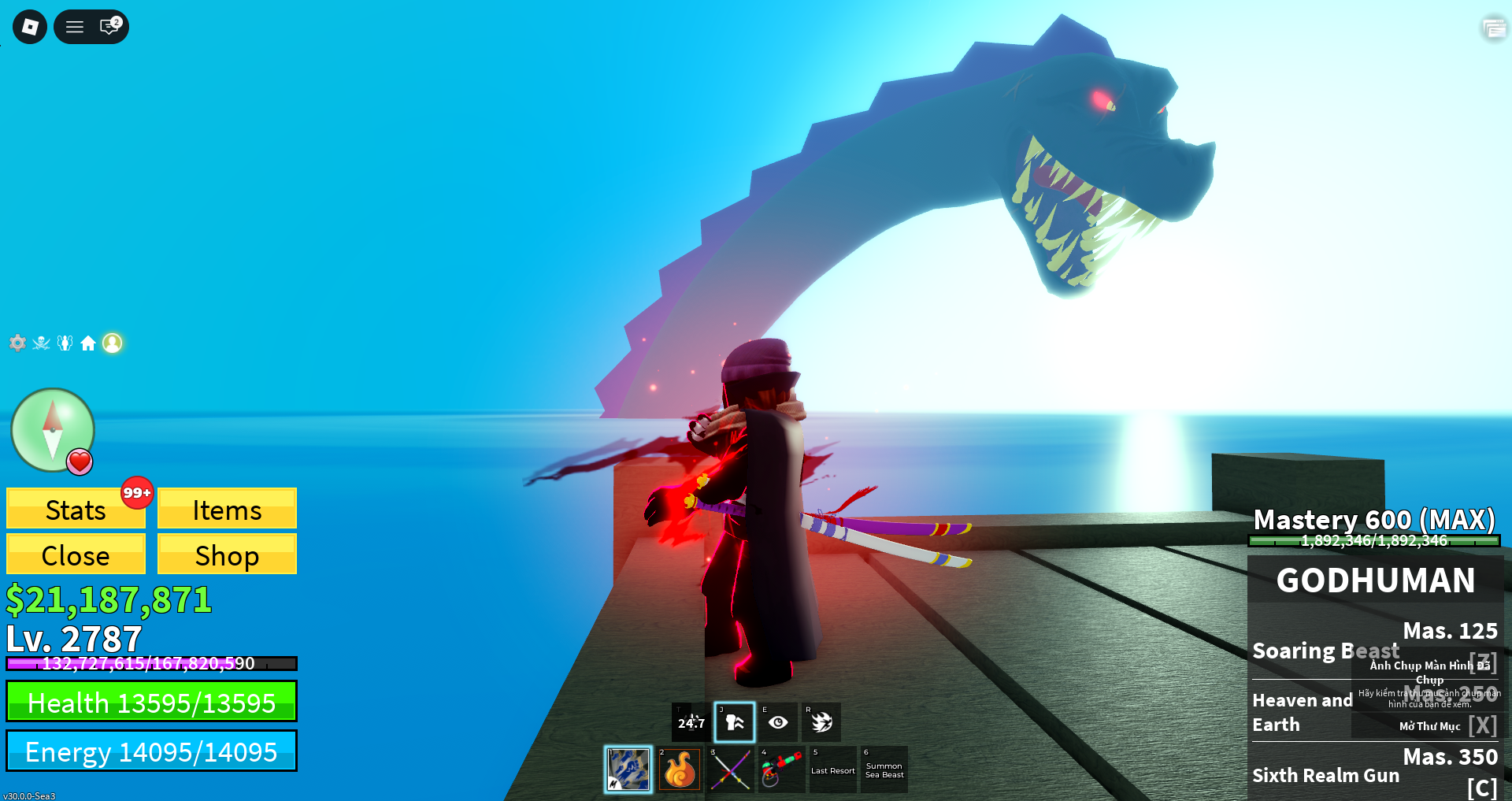Image resolution: width=1512 pixels, height=801 pixels.
Task: Open the Items inventory
Action: 227,510
